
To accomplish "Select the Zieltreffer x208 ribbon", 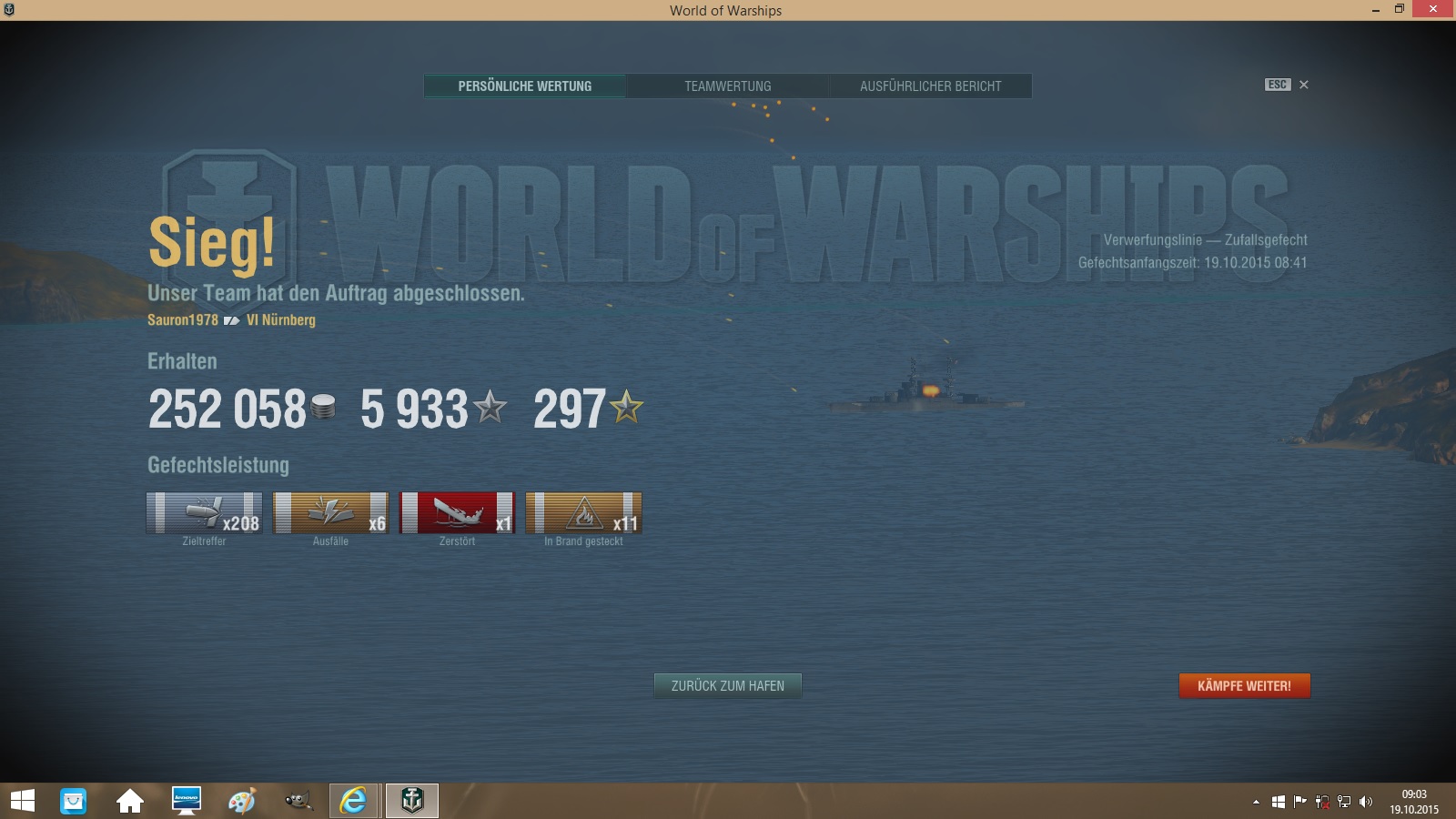I will coord(204,513).
